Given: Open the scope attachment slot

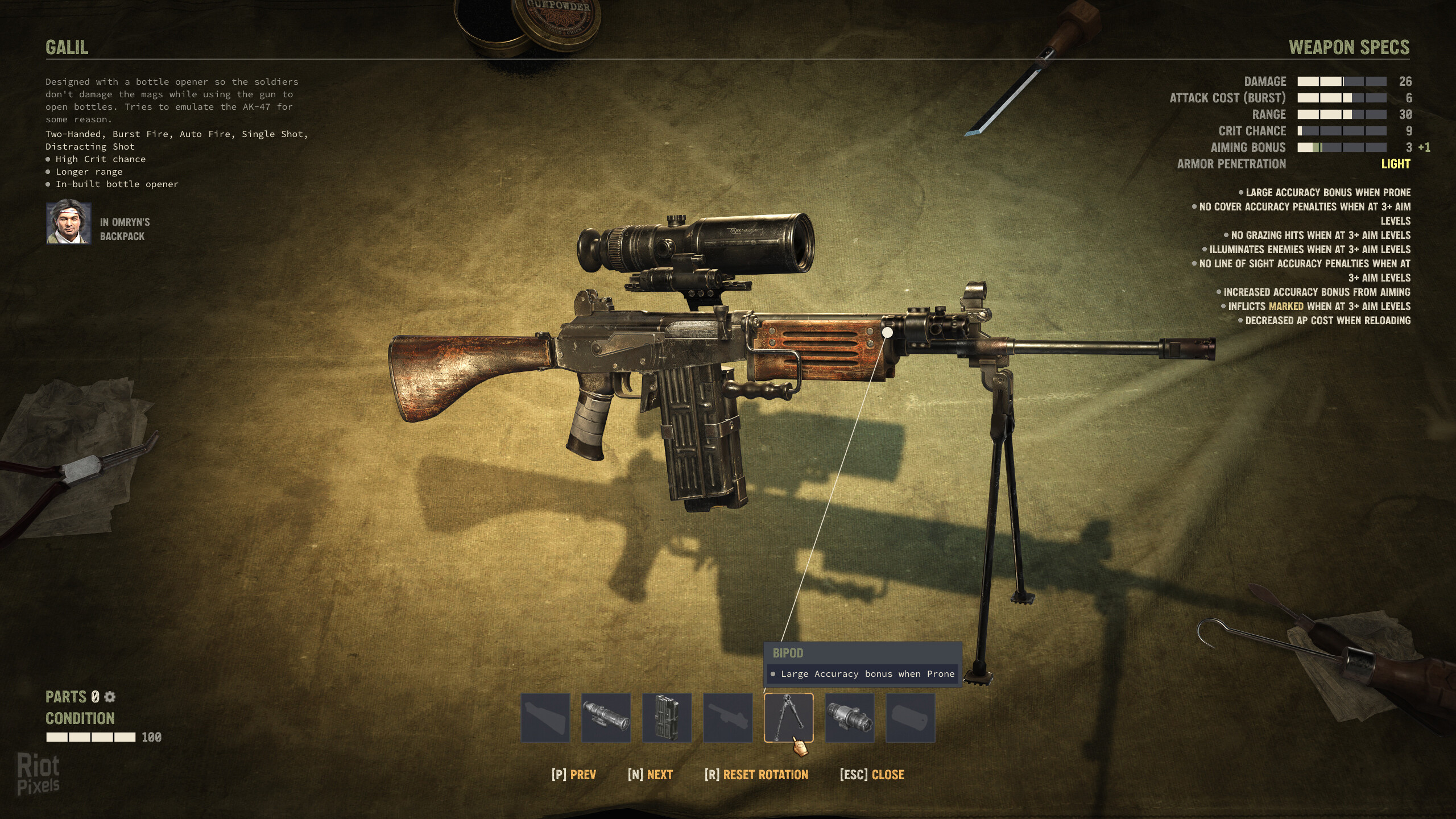Looking at the screenshot, I should click(606, 717).
